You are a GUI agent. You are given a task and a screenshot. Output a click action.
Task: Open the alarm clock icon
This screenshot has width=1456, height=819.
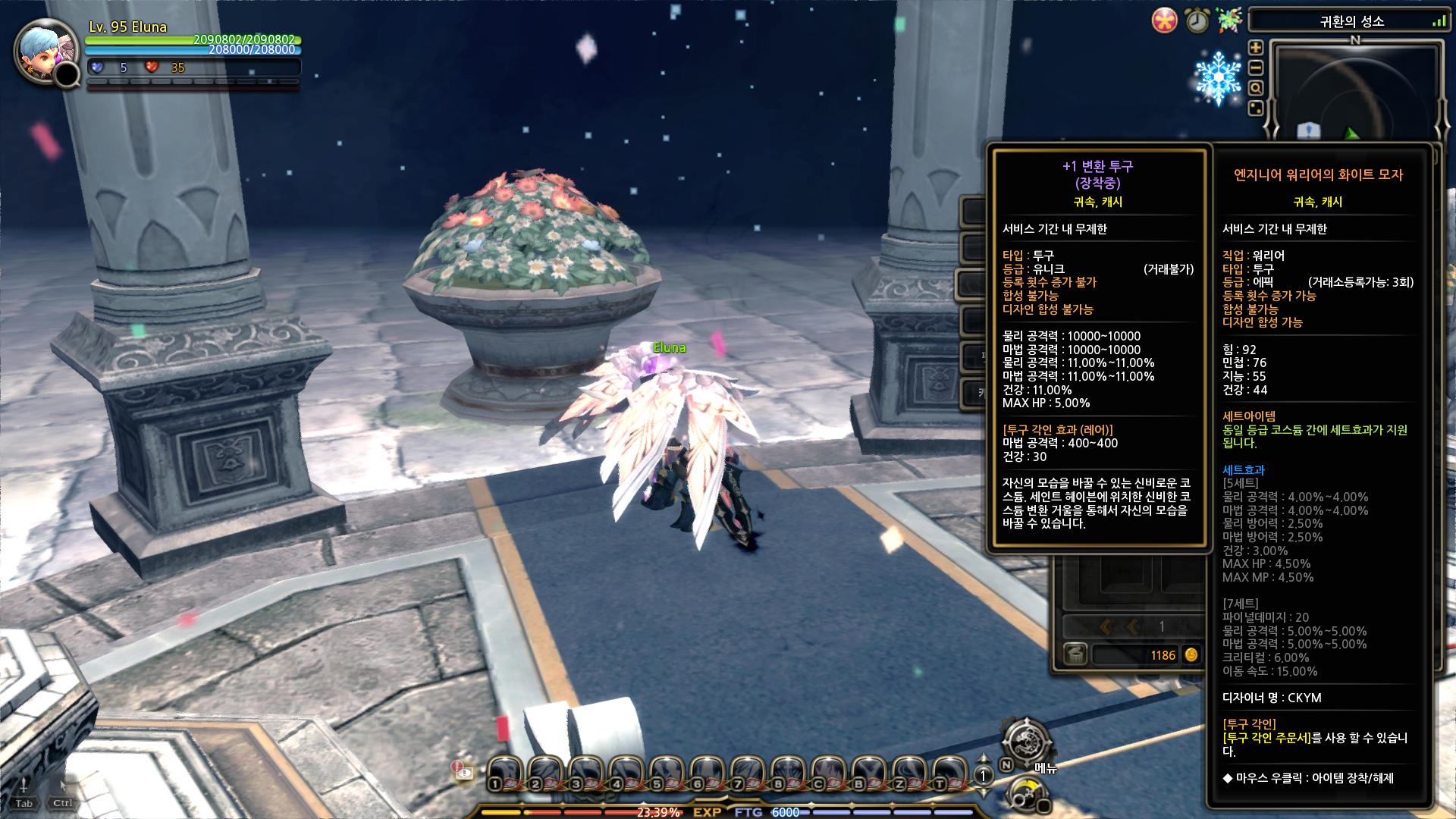tap(1197, 20)
